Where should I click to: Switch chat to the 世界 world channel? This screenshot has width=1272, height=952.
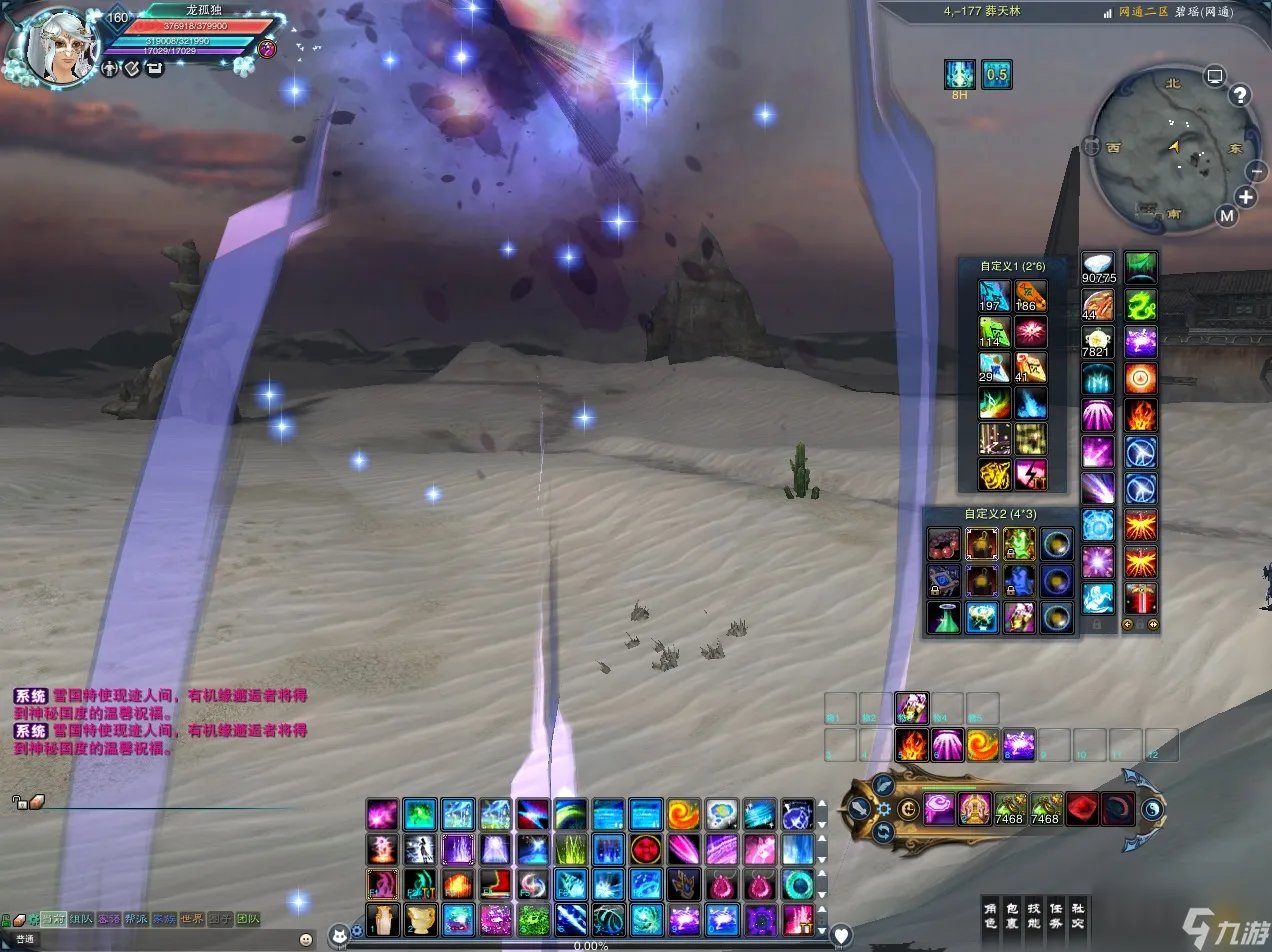click(191, 918)
